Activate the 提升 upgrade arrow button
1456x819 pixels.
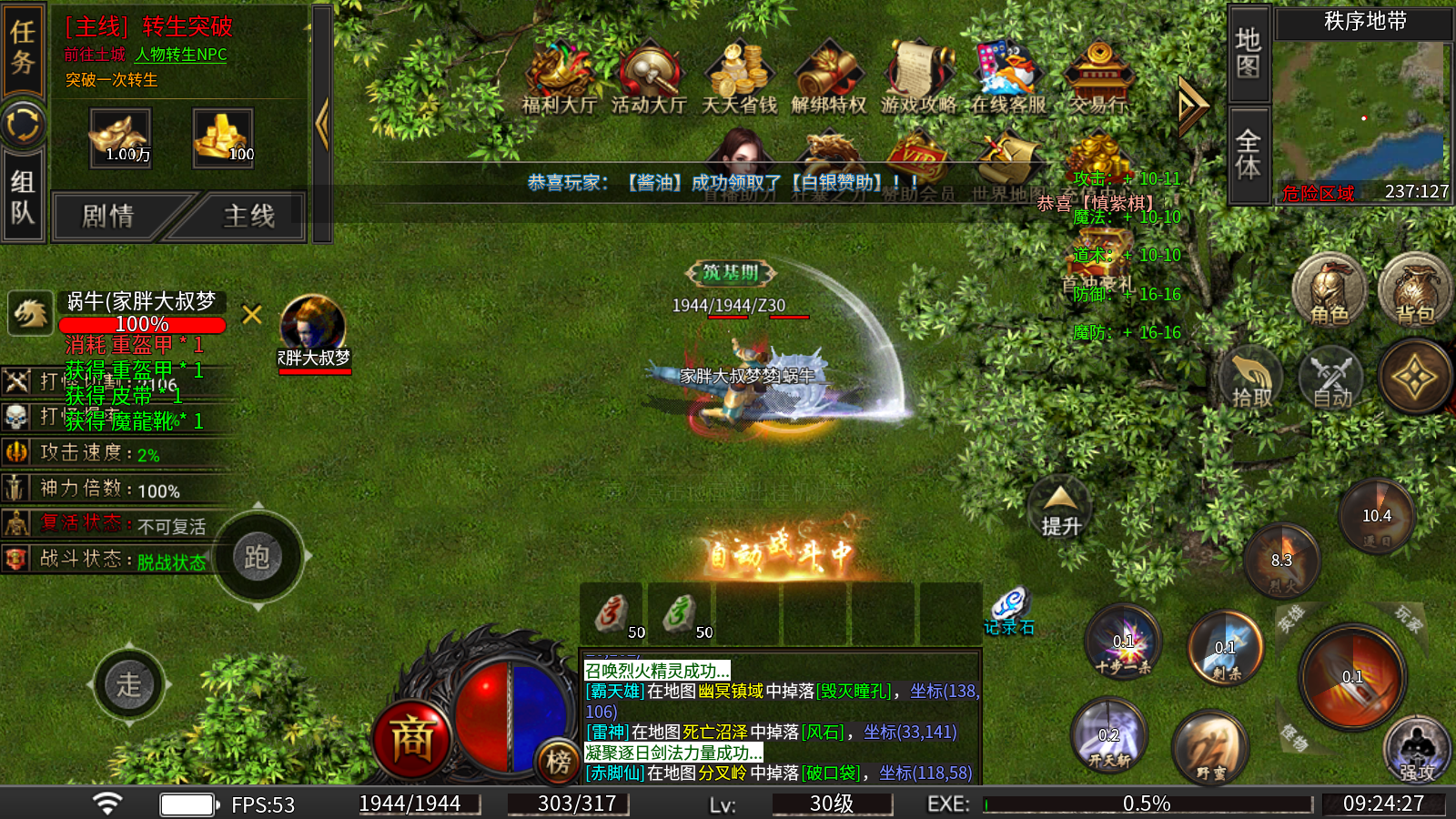click(1060, 510)
